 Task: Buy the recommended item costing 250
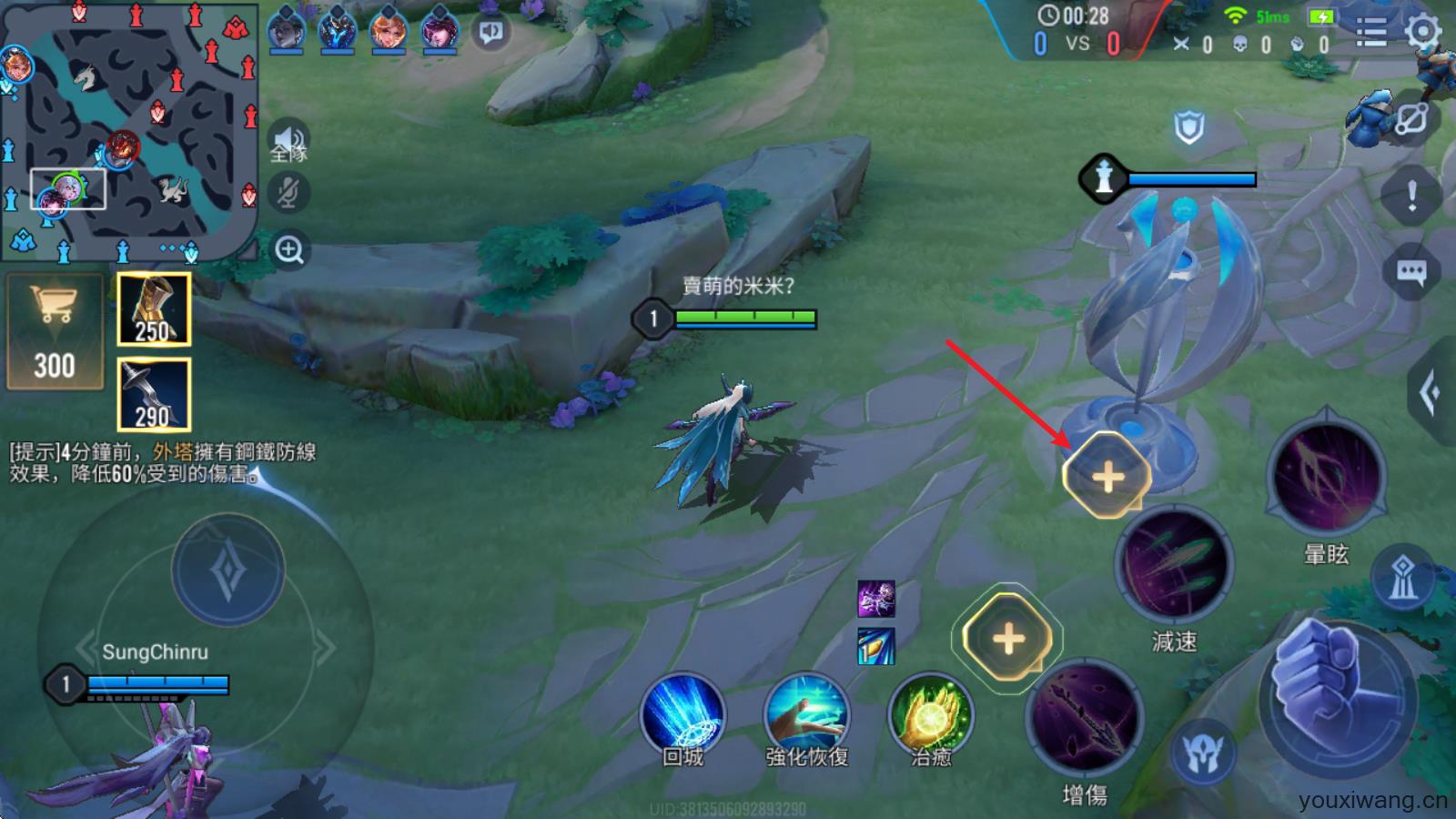click(x=154, y=309)
